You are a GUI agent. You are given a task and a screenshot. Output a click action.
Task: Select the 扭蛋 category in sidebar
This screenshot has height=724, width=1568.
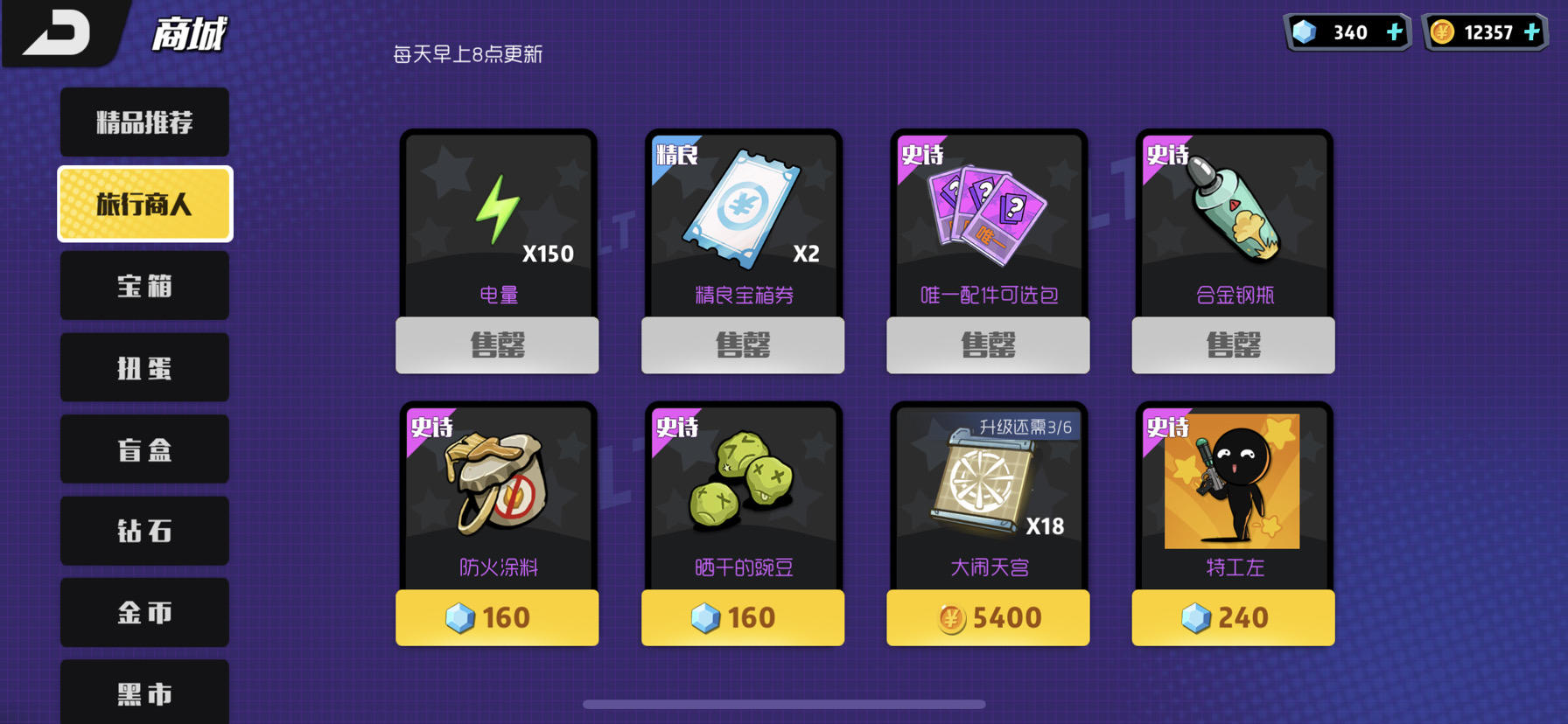pos(143,367)
